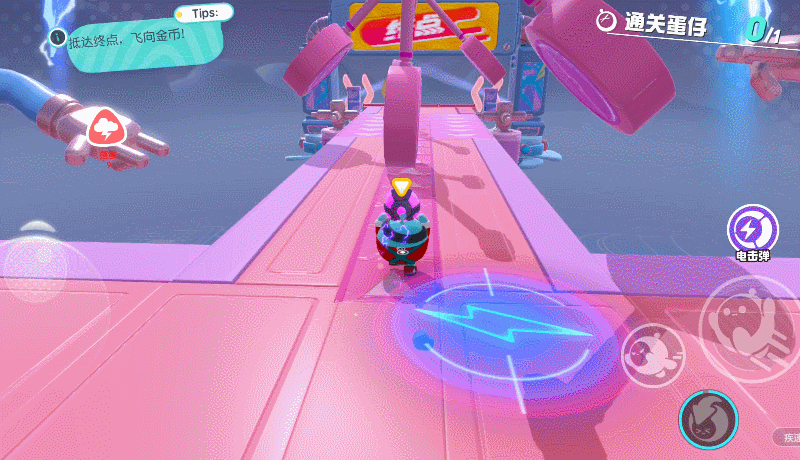Tap the 疾速 sprint button
800x460 pixels.
click(789, 437)
